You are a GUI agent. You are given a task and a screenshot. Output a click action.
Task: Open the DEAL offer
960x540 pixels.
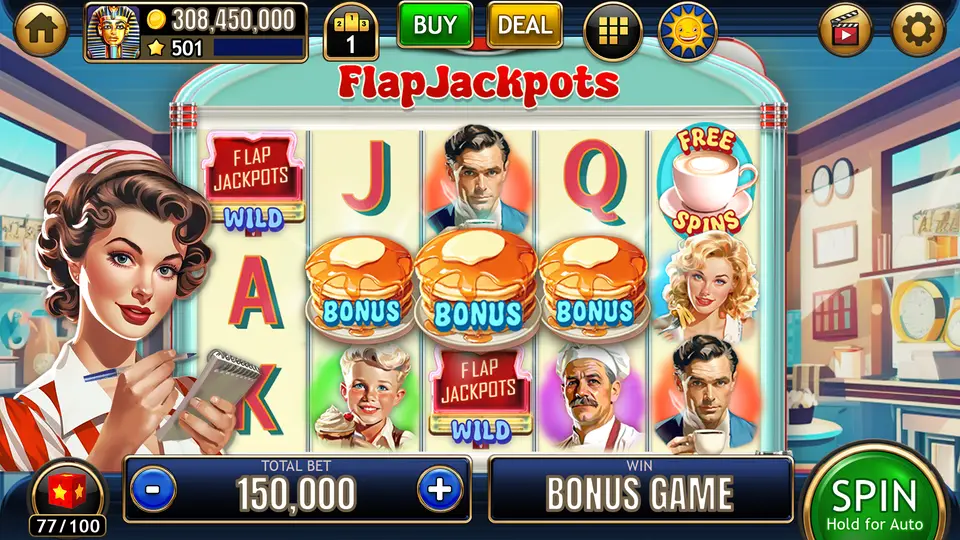pyautogui.click(x=524, y=26)
